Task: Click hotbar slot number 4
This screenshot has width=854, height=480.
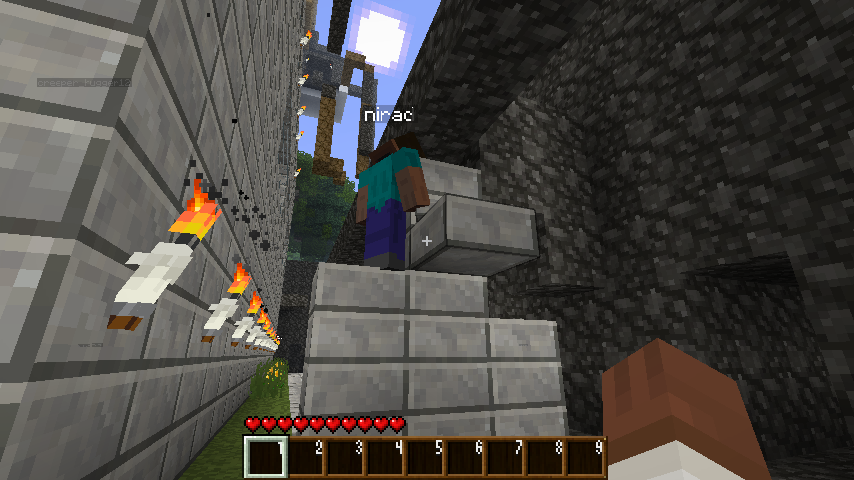Action: click(x=385, y=458)
